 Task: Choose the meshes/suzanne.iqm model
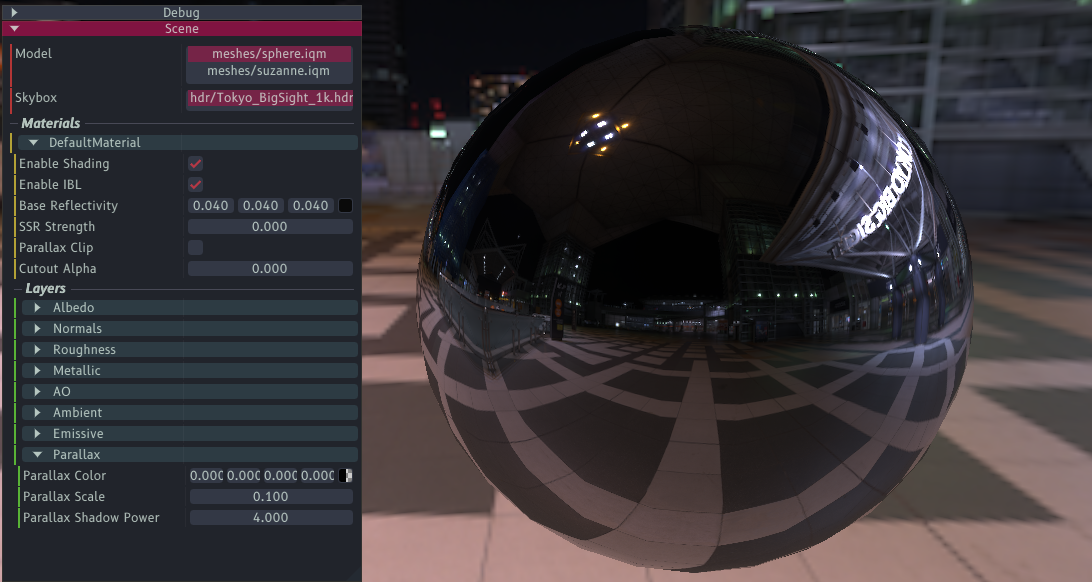coord(269,72)
